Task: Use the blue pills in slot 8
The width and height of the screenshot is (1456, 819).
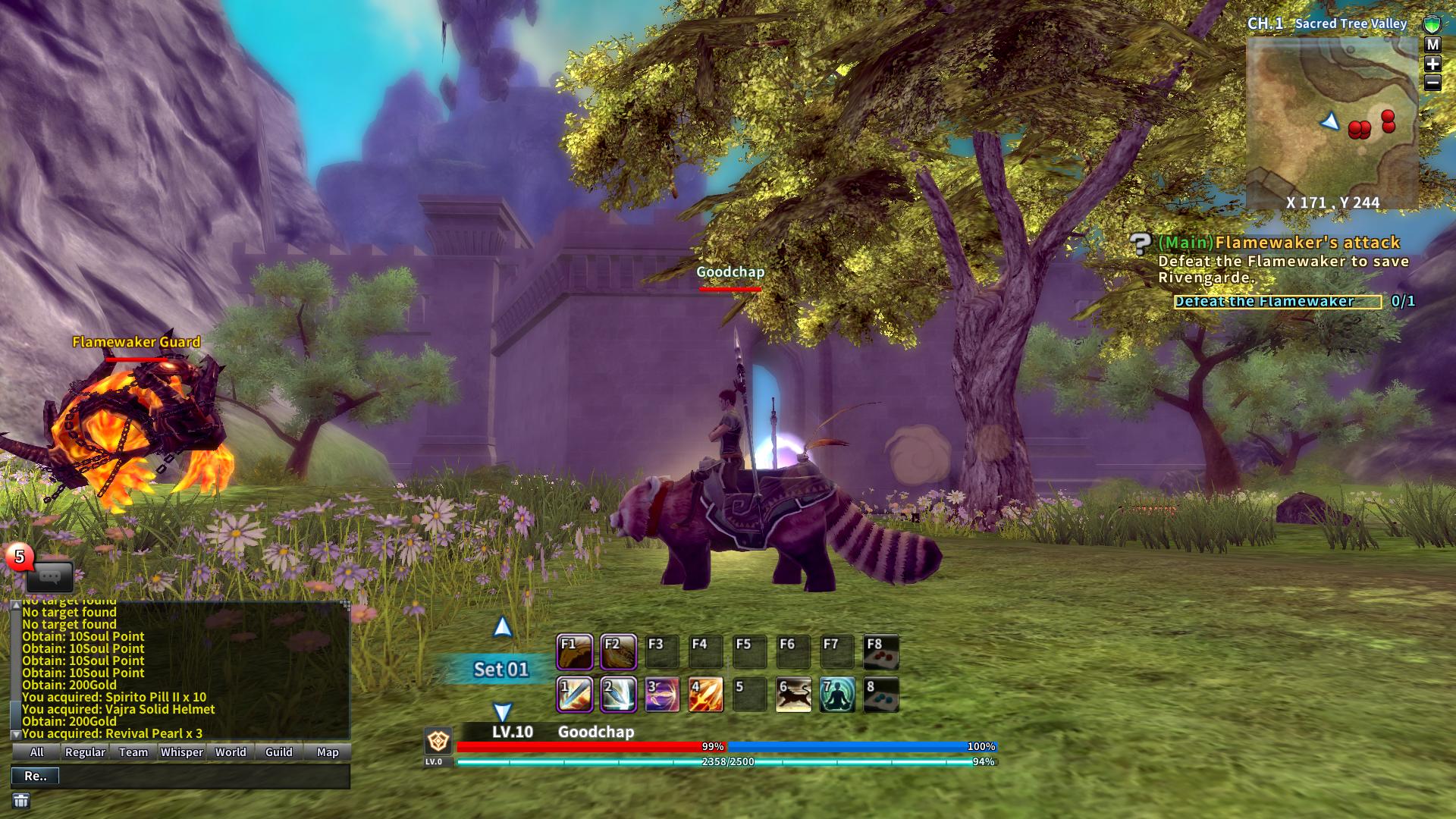Action: click(x=881, y=695)
